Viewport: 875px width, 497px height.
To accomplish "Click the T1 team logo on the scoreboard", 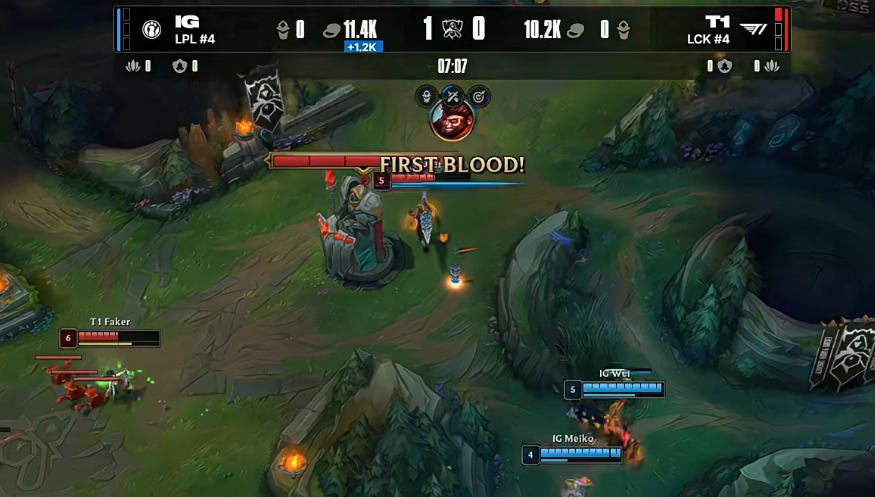I will pyautogui.click(x=754, y=29).
